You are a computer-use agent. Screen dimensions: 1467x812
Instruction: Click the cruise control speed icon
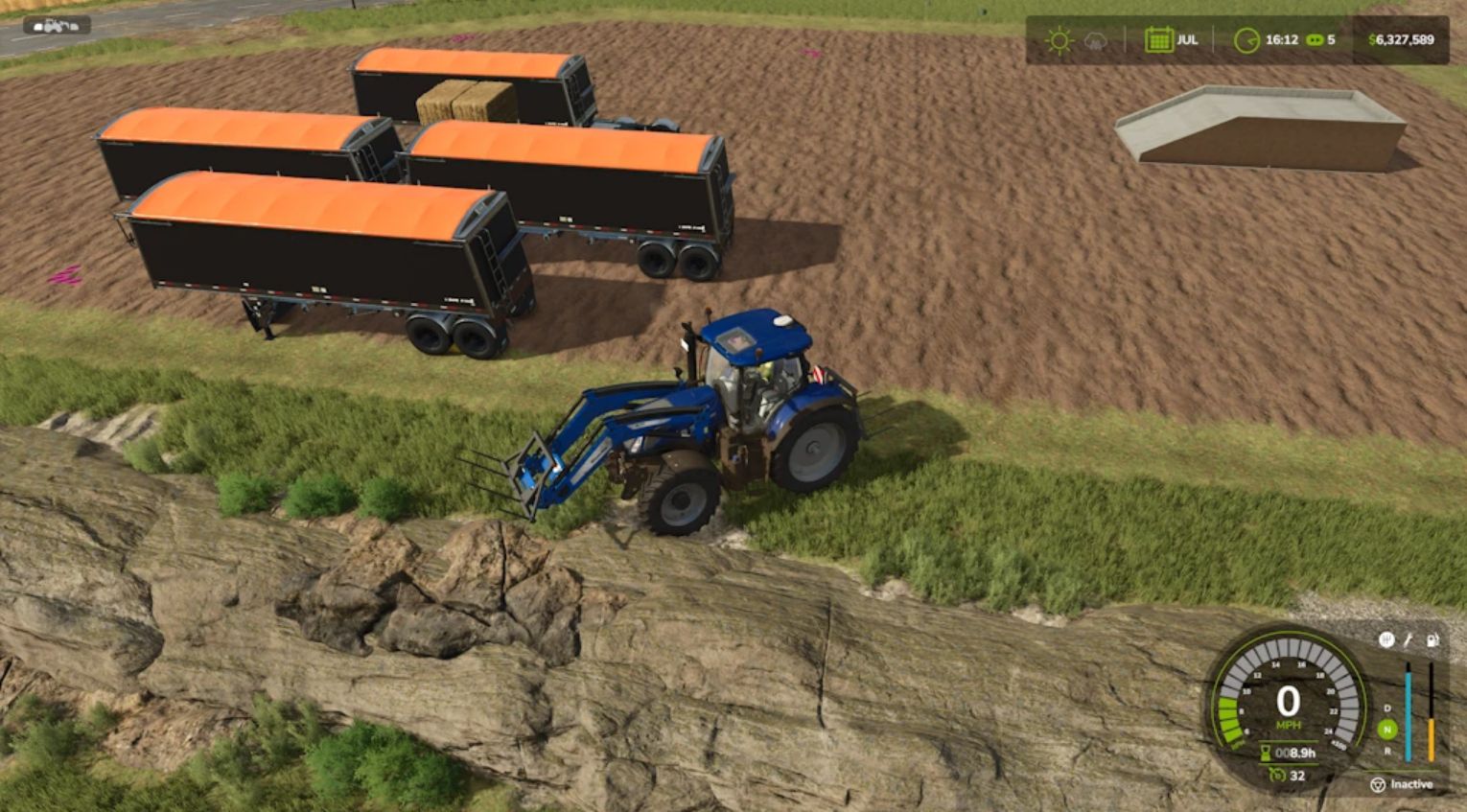coord(1278,776)
